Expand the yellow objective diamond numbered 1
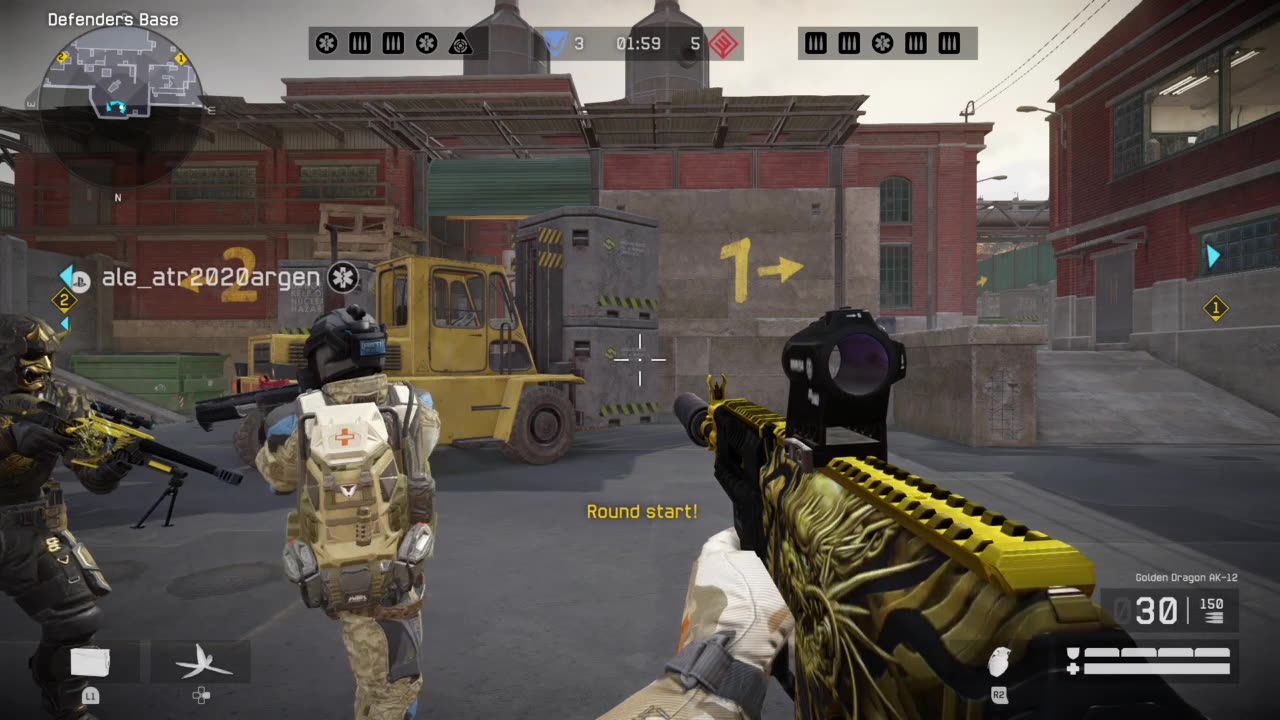Screen dimensions: 1280x720 [x=1217, y=308]
